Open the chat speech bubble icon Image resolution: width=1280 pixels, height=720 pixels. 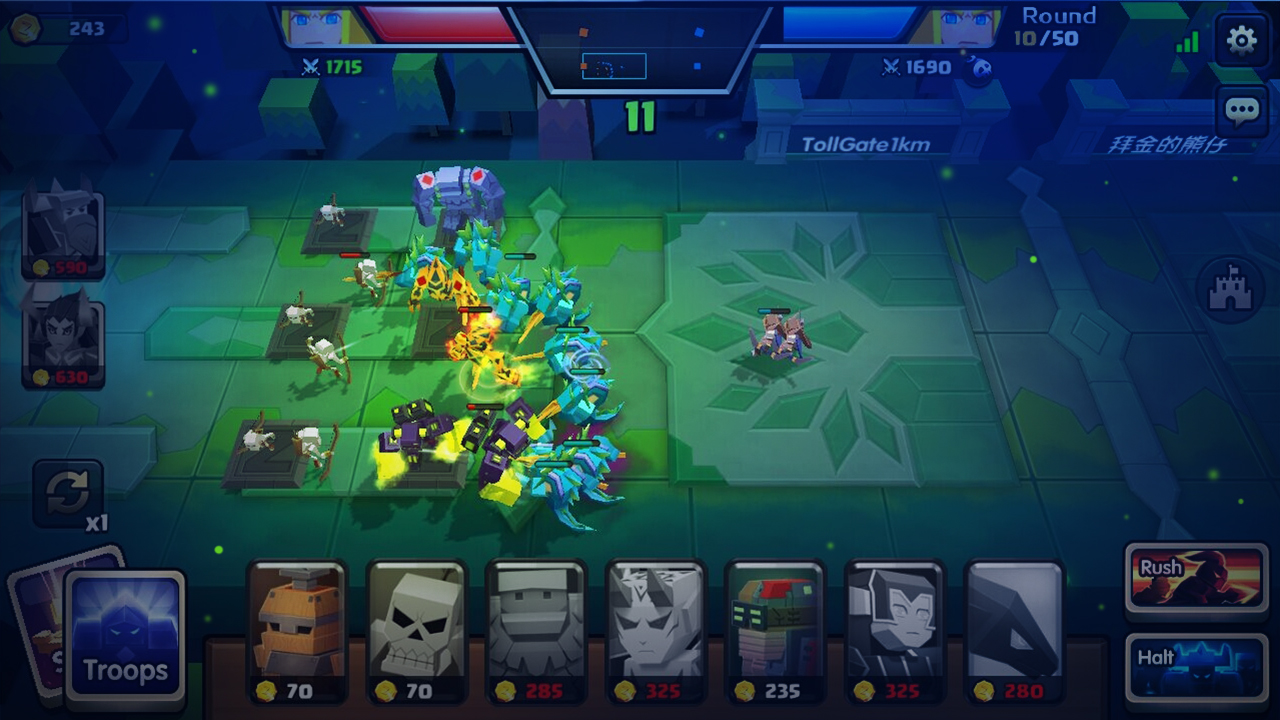(1241, 110)
